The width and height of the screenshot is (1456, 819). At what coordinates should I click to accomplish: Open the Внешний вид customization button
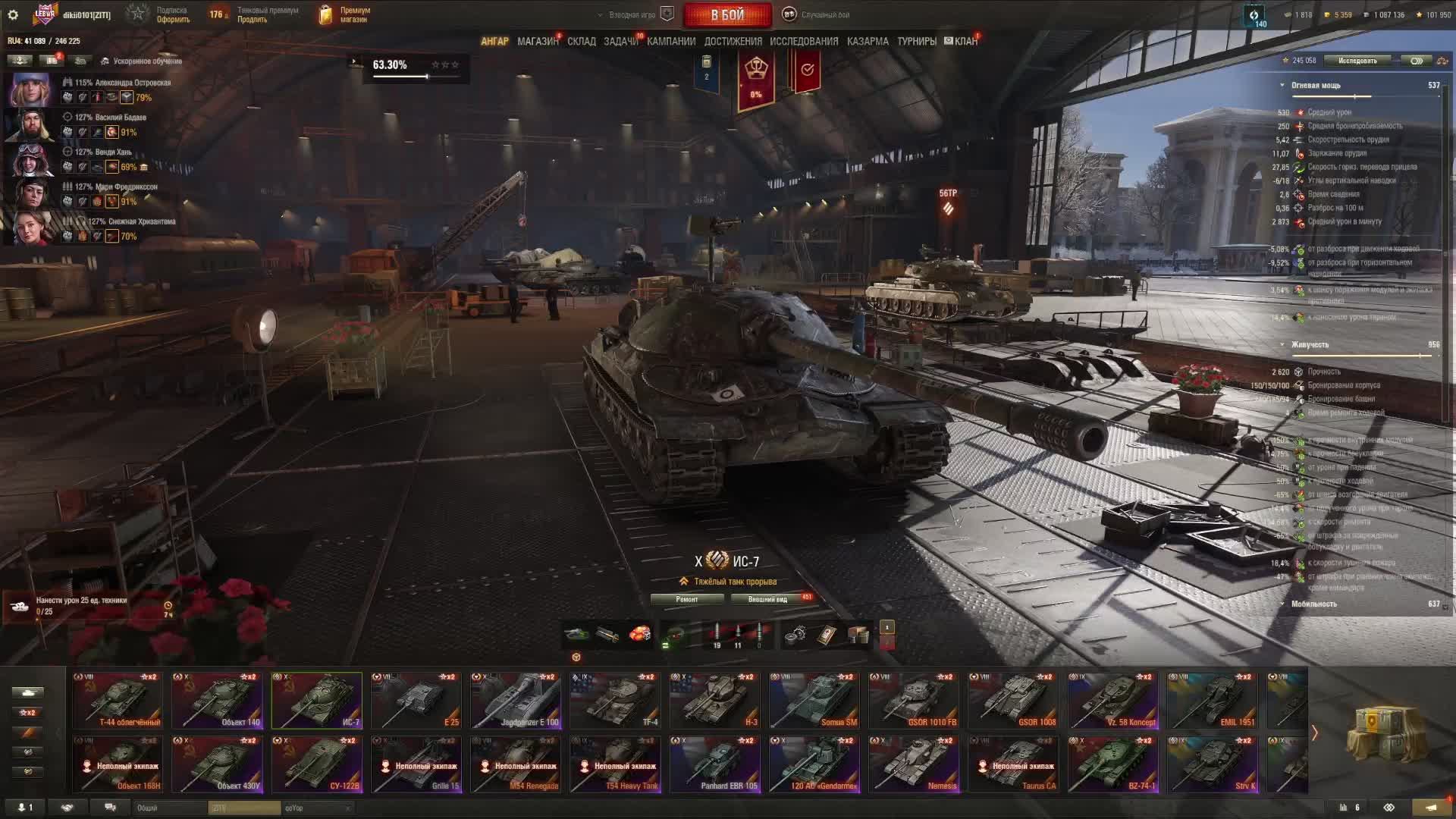[x=767, y=599]
